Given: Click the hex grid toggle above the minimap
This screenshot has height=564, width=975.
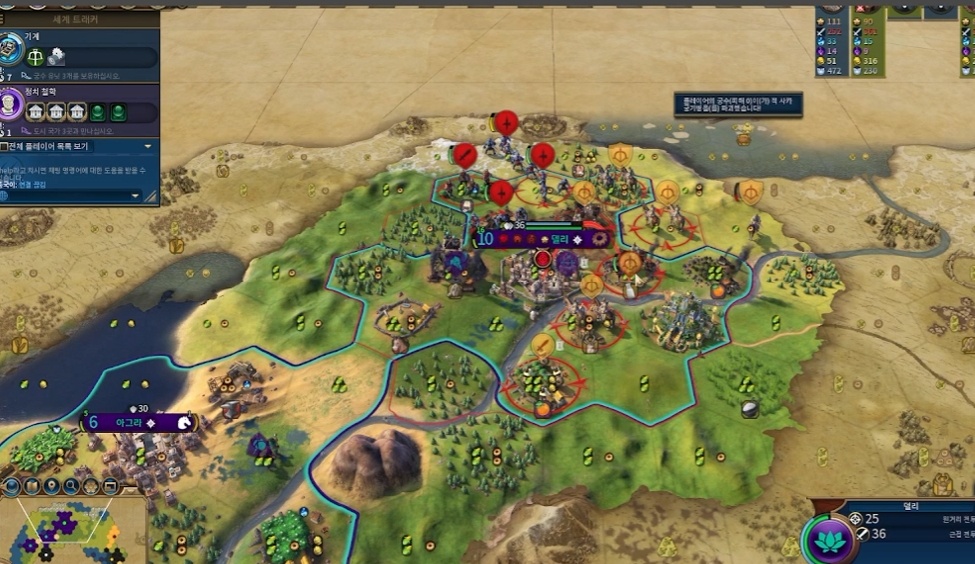Looking at the screenshot, I should pyautogui.click(x=91, y=487).
